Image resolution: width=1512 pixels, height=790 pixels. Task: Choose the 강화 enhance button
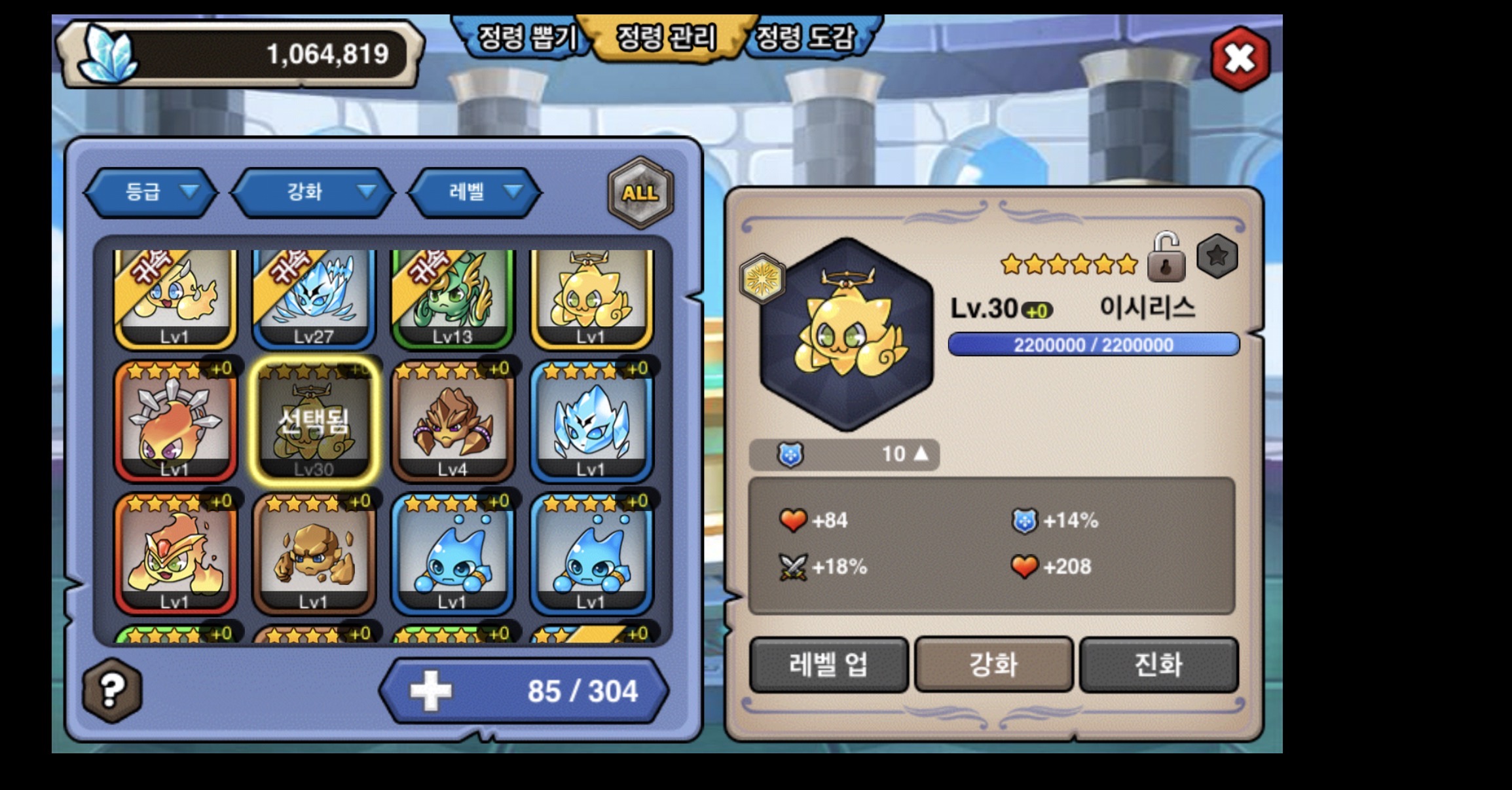click(993, 664)
